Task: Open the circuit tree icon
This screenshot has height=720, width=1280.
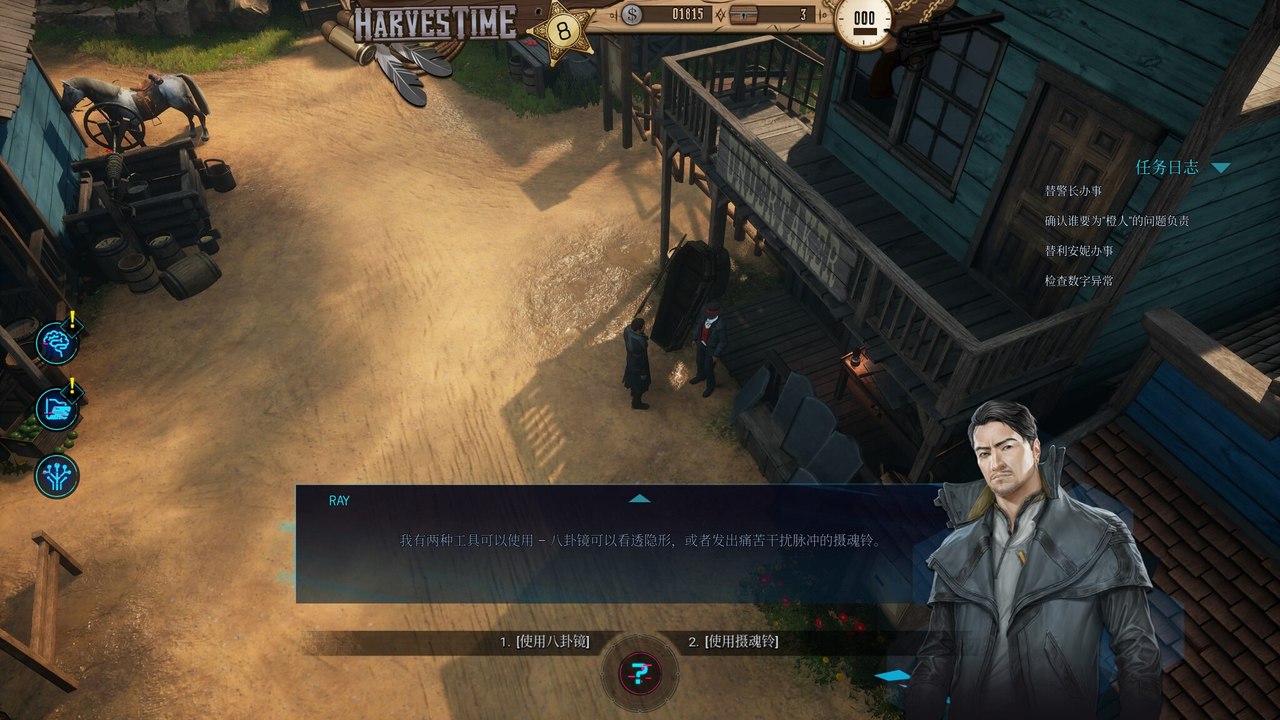Action: tap(56, 476)
